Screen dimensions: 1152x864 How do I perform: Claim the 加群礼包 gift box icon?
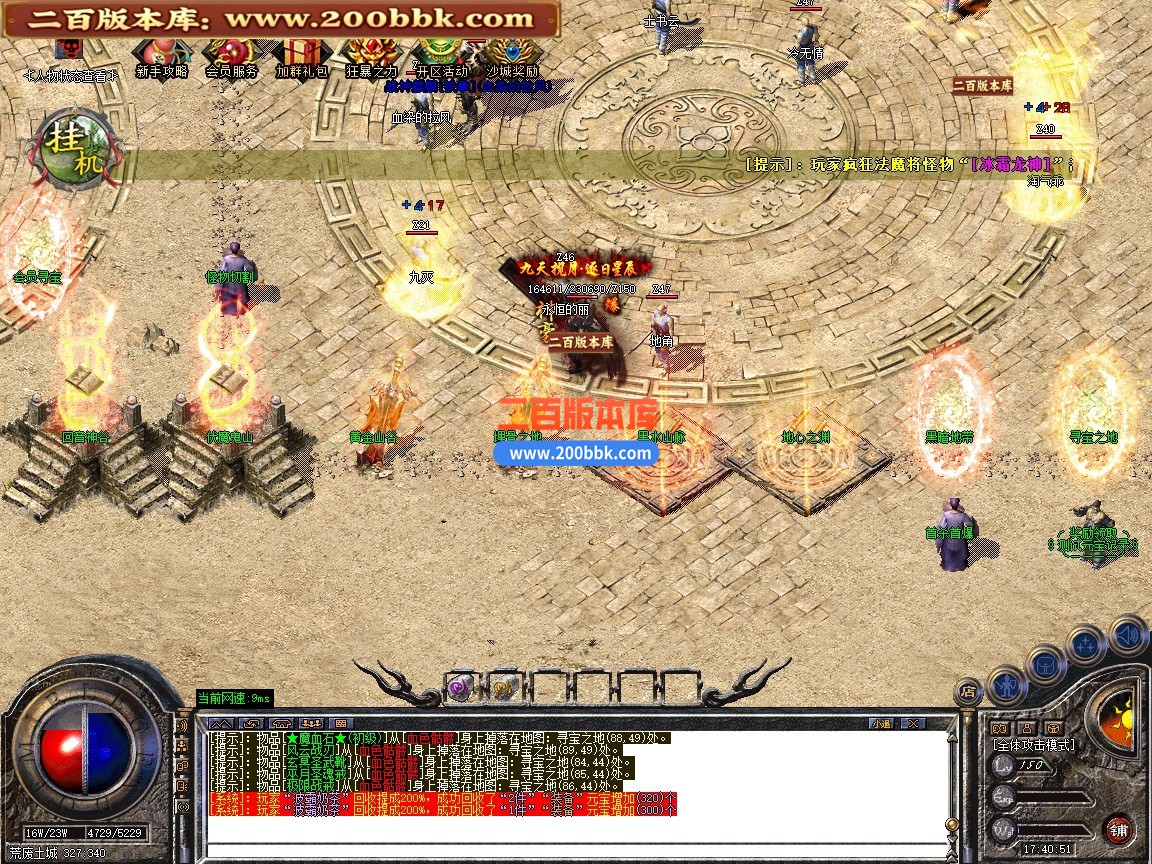click(x=299, y=53)
